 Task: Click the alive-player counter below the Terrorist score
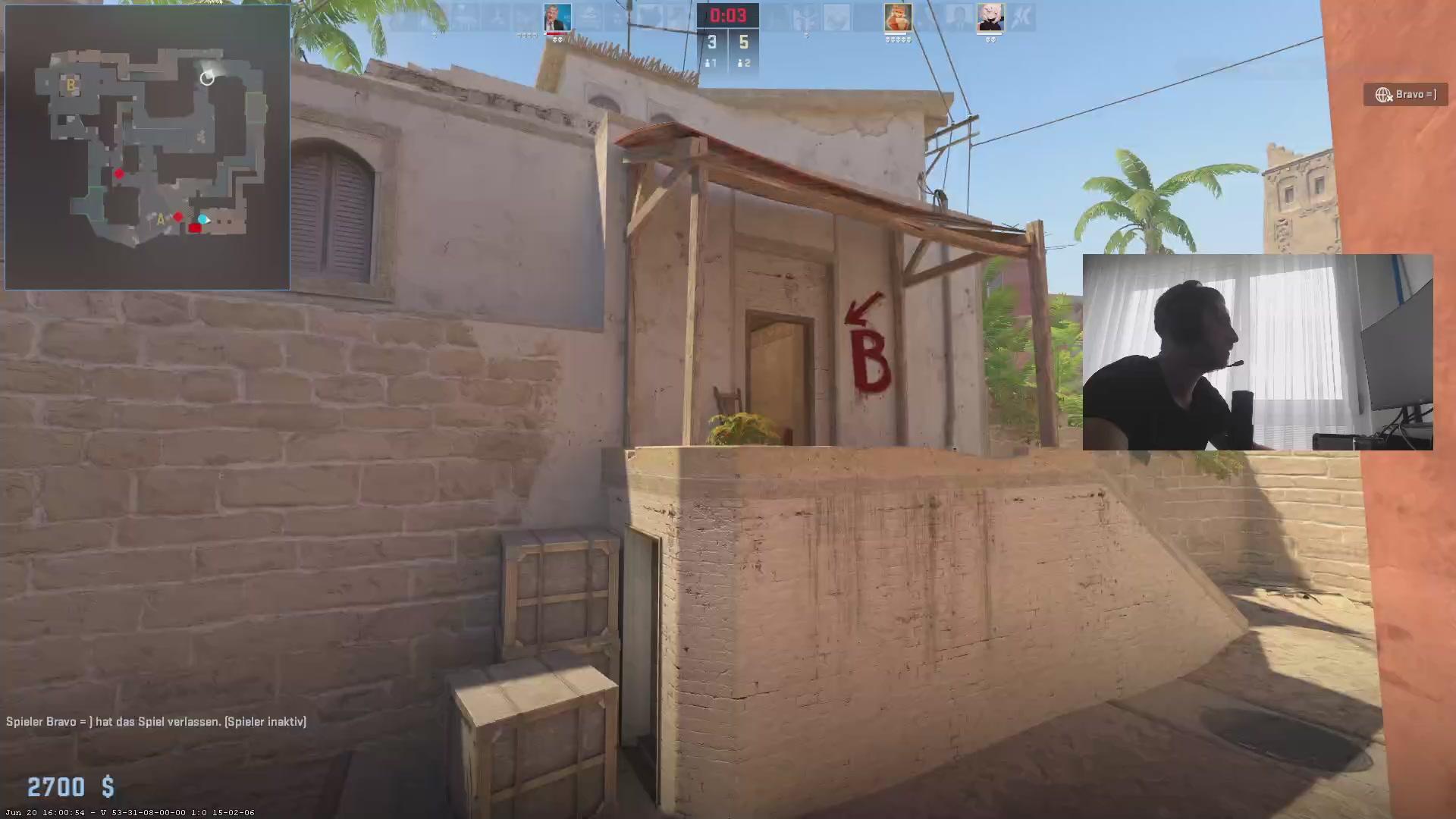click(x=711, y=63)
